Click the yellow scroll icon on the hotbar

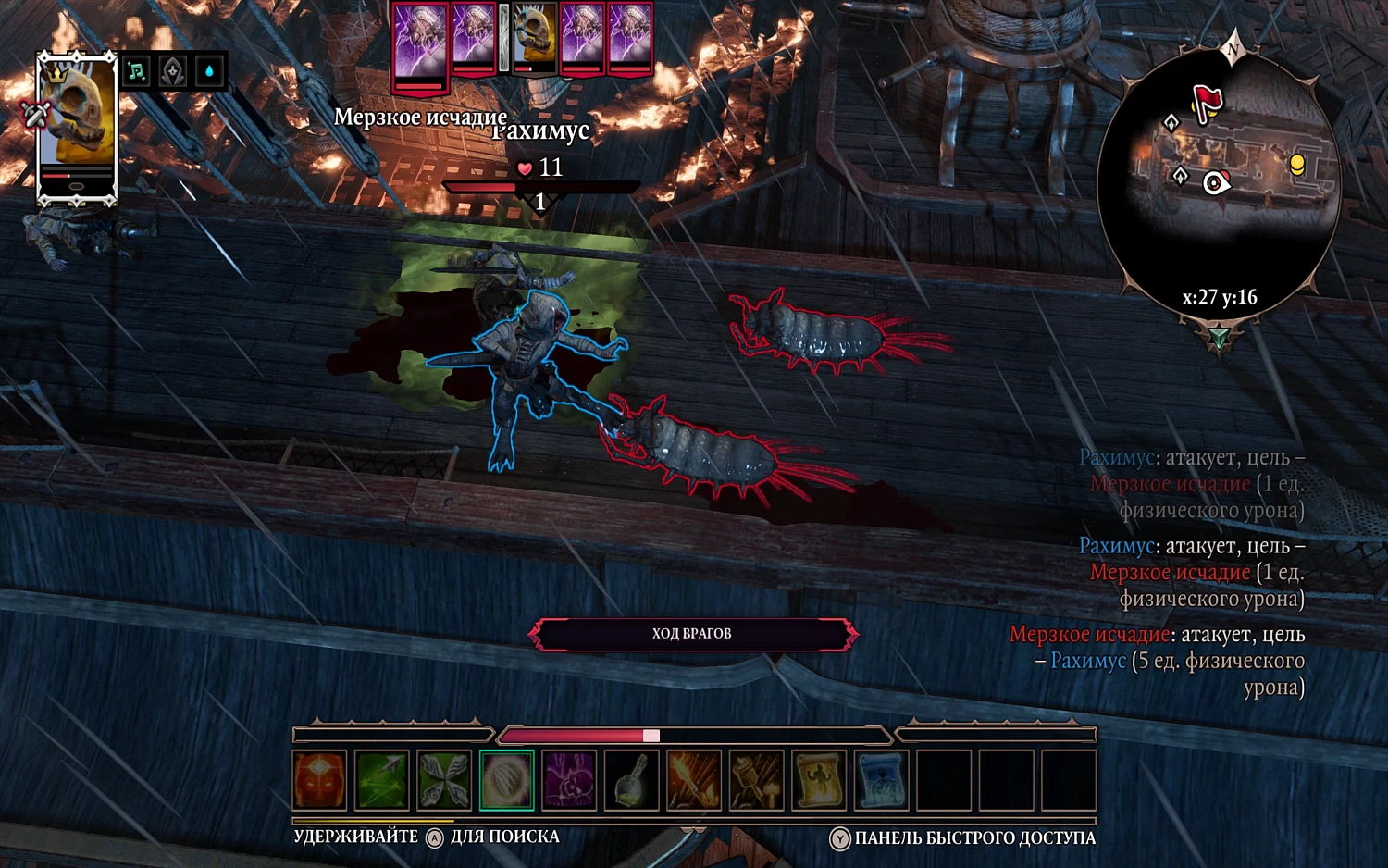819,778
